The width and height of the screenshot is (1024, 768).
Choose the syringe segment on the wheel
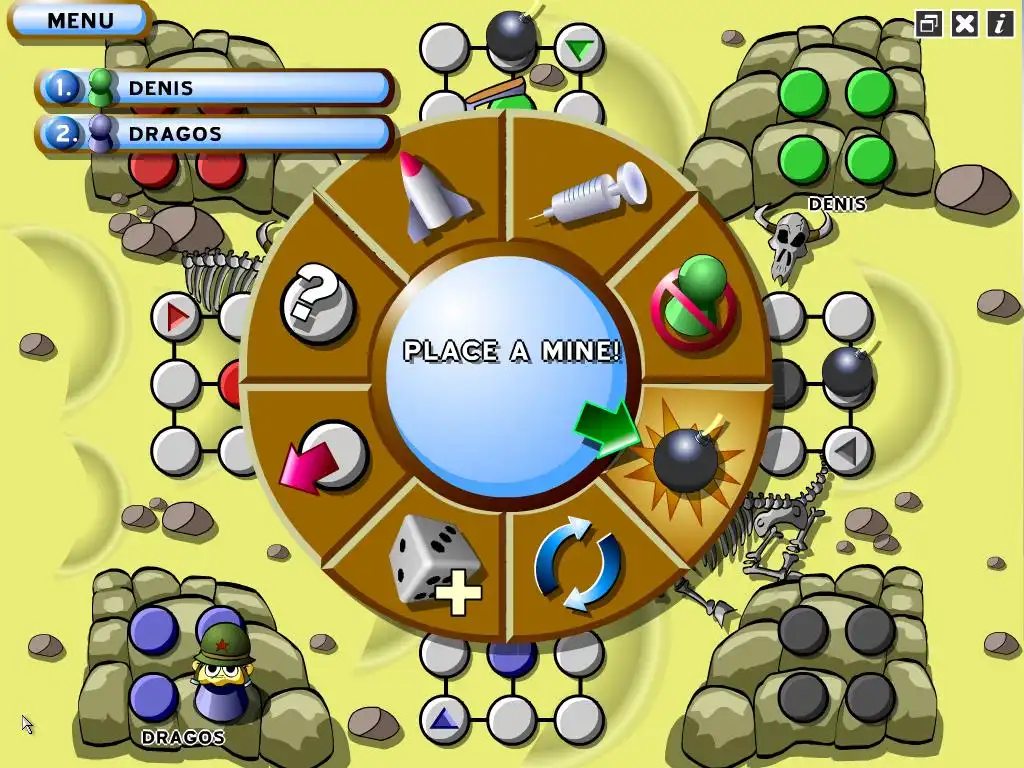pyautogui.click(x=588, y=195)
